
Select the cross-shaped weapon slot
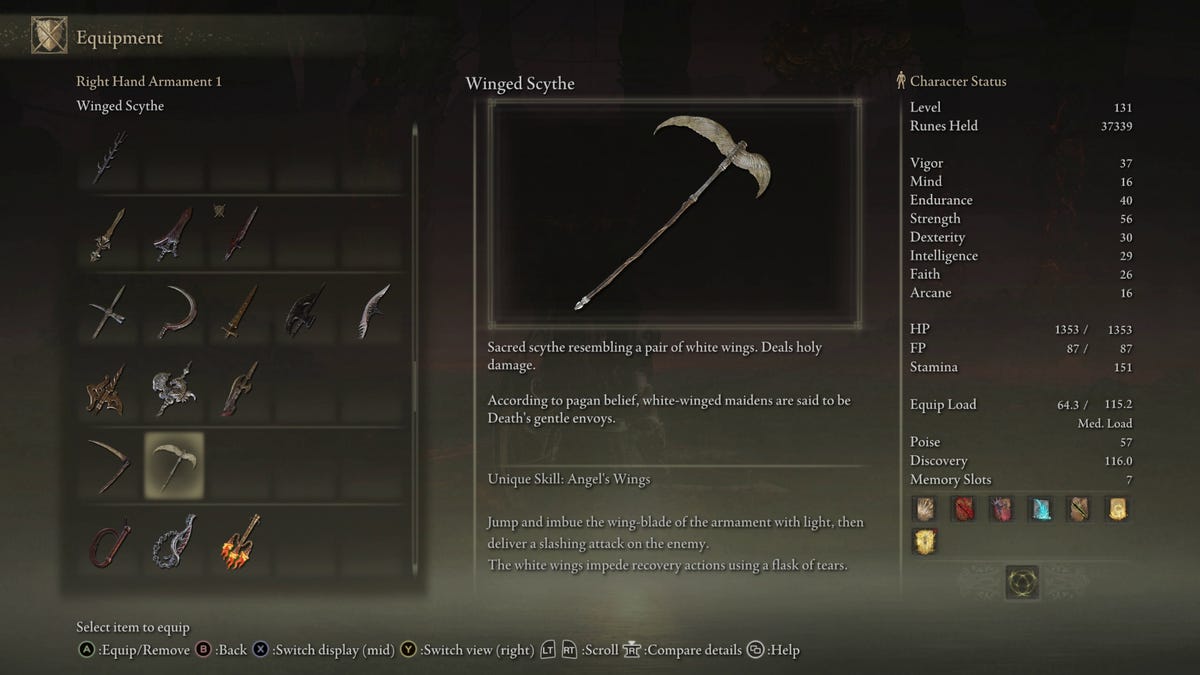(x=108, y=312)
